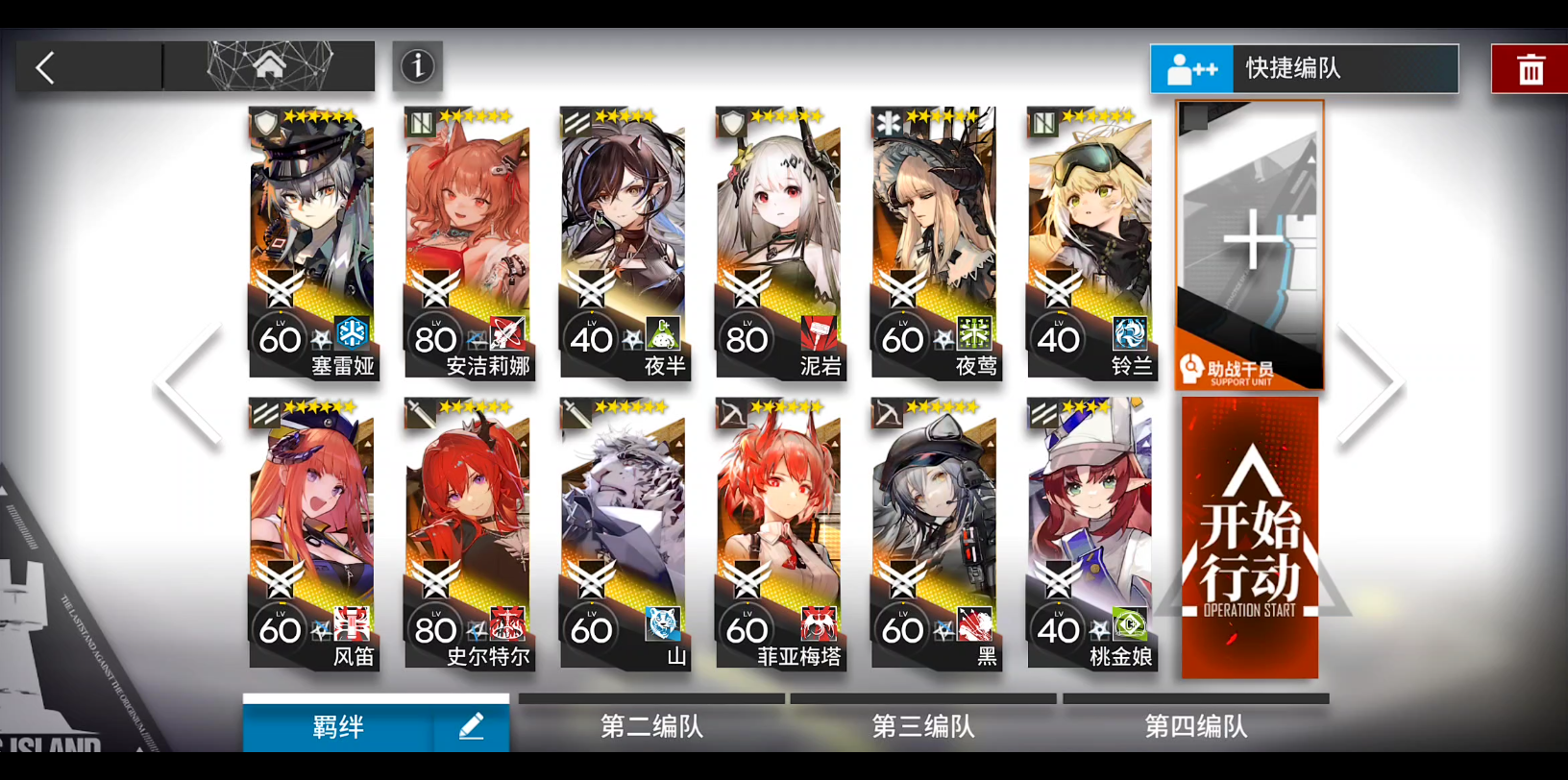Choose the 夜半 operator card

pos(624,242)
